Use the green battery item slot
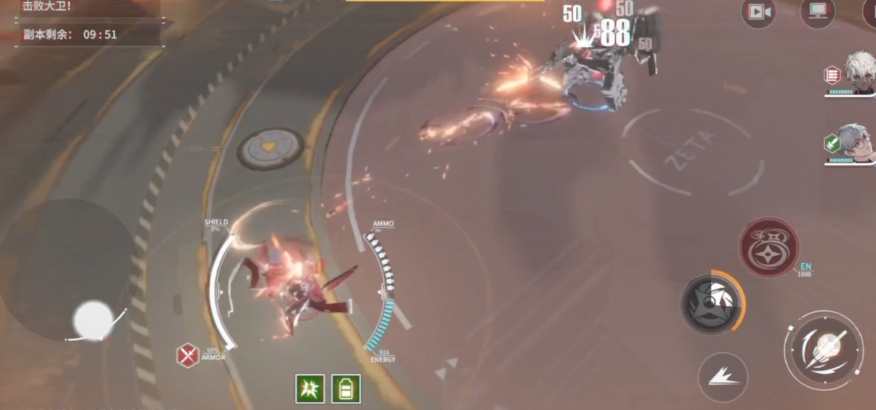 coord(345,388)
